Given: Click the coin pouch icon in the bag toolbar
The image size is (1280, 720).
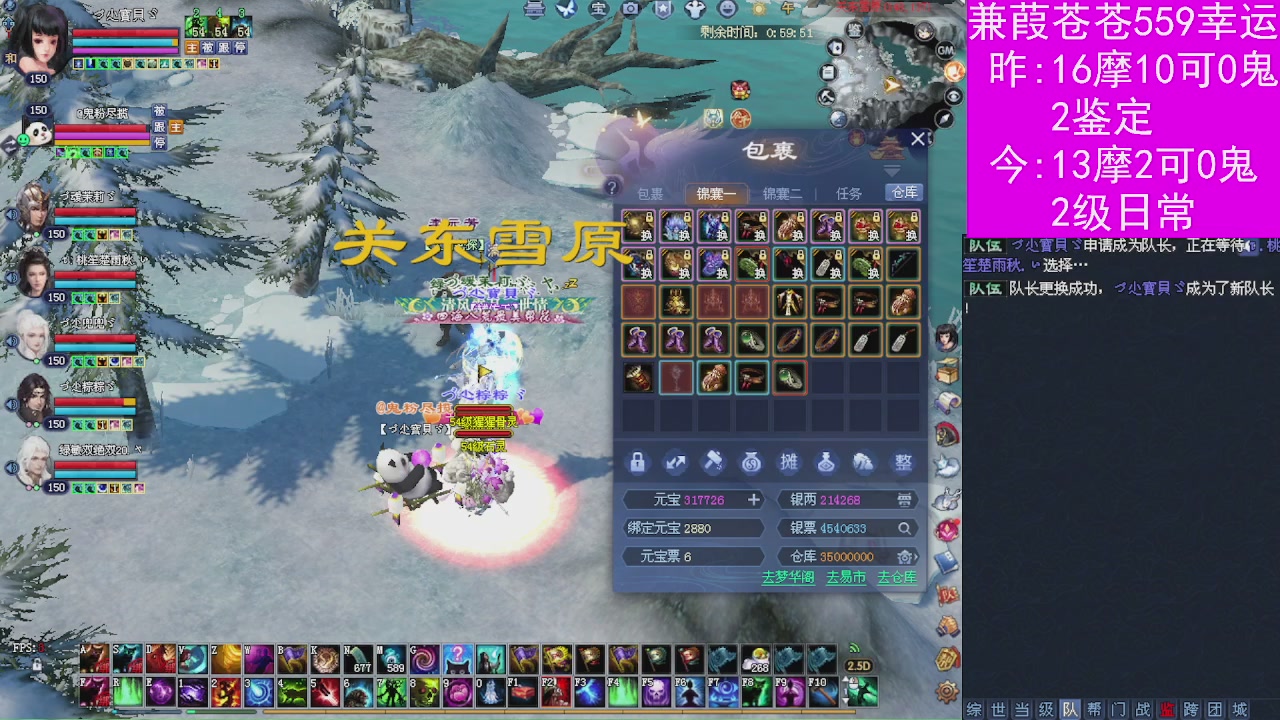Looking at the screenshot, I should click(x=751, y=462).
